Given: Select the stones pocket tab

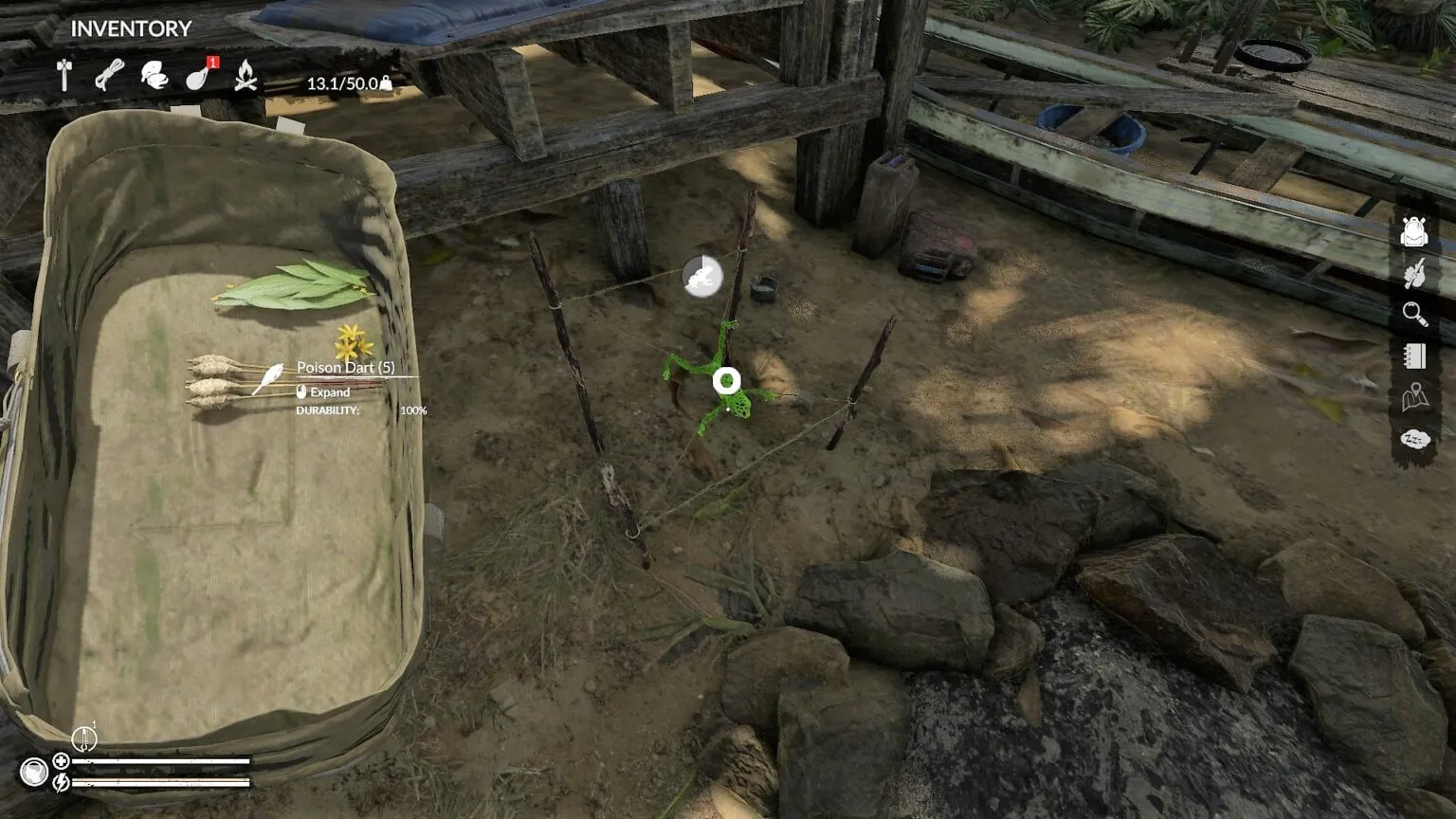Looking at the screenshot, I should (x=154, y=76).
